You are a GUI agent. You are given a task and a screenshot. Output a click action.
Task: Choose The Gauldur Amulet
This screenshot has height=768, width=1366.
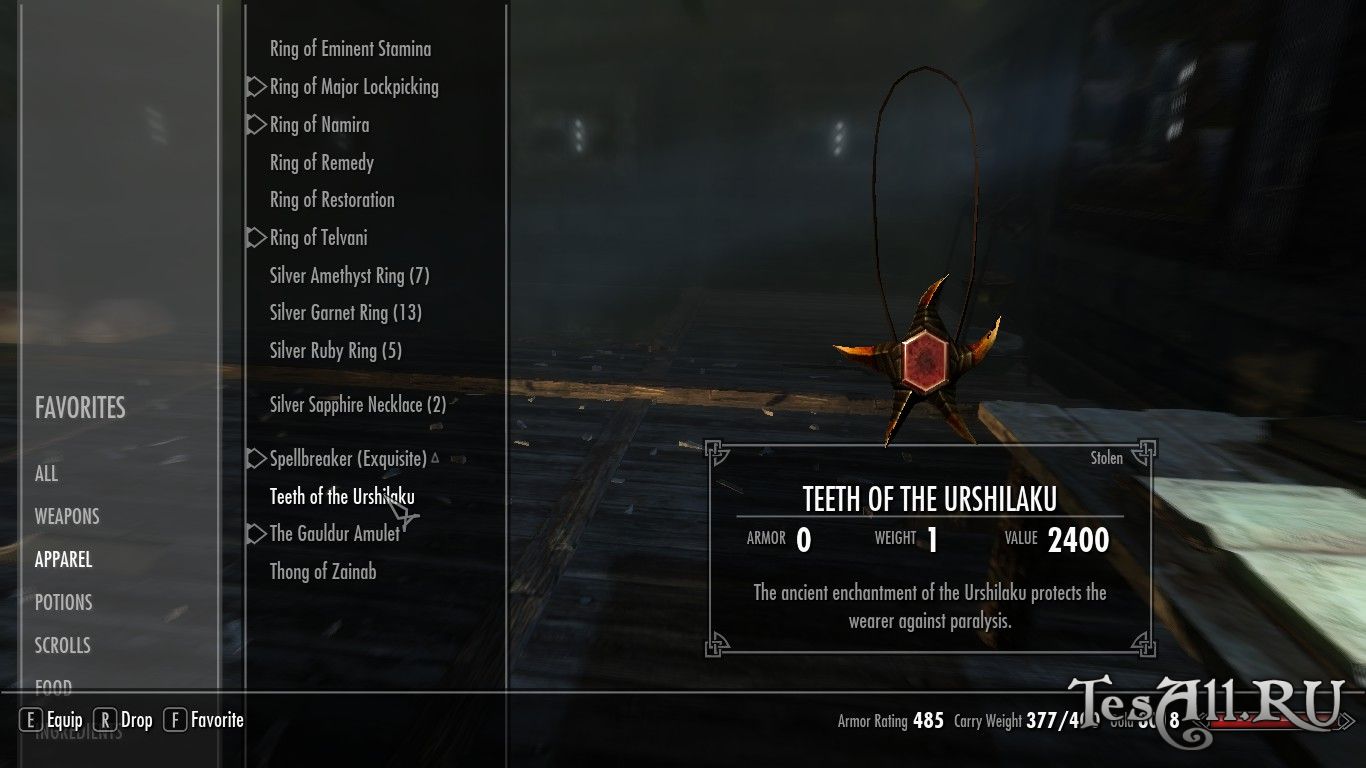coord(334,534)
